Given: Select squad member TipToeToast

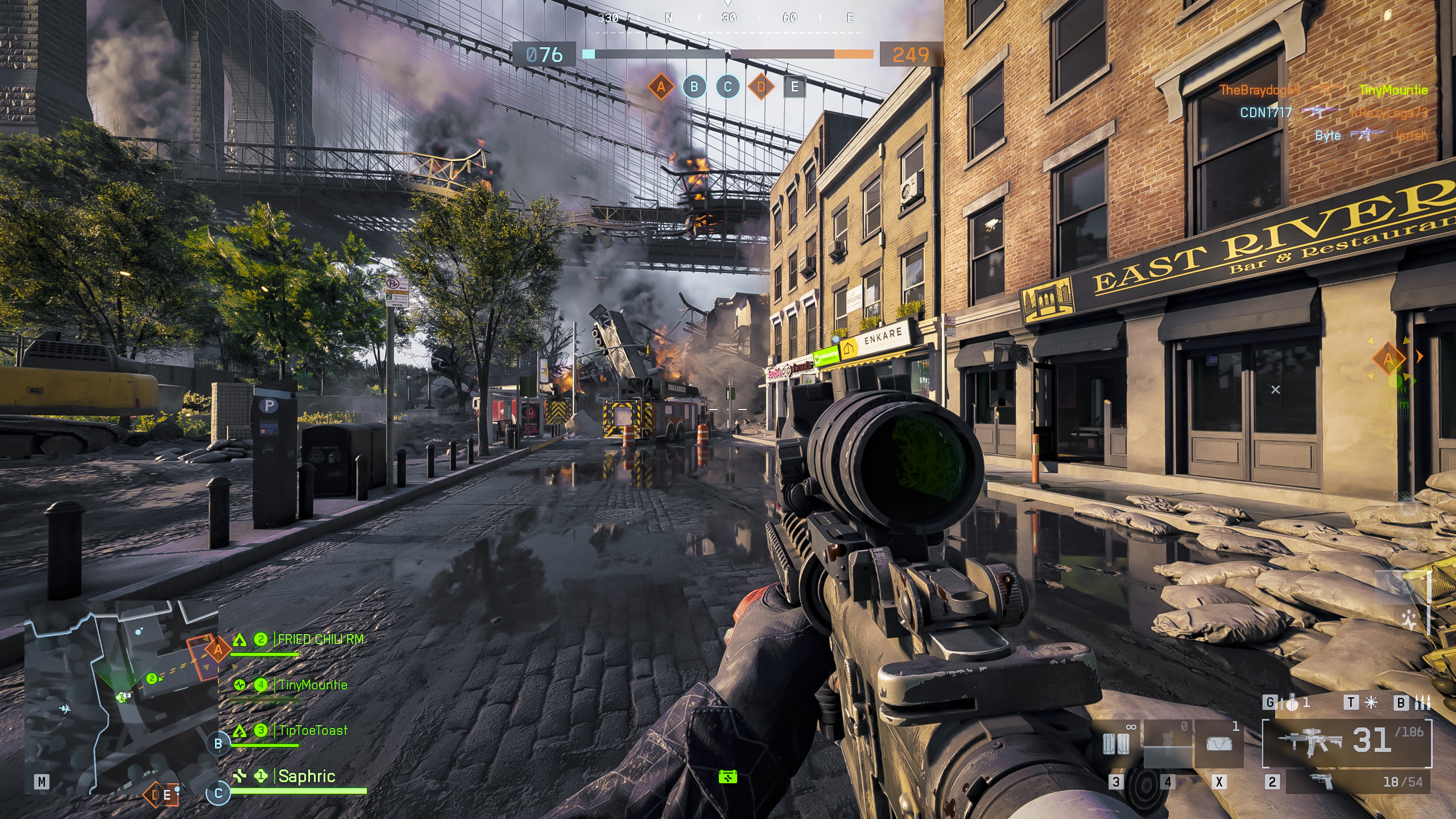Looking at the screenshot, I should pyautogui.click(x=313, y=731).
